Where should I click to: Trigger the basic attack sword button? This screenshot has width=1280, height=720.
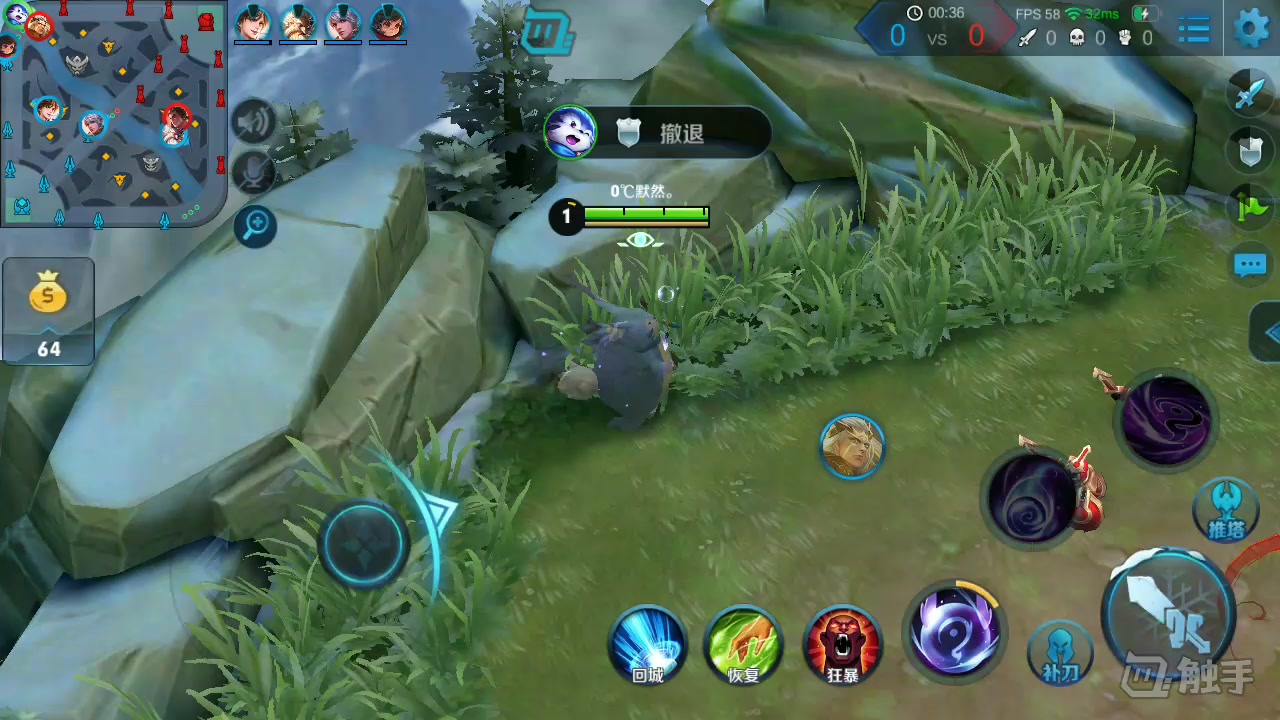pyautogui.click(x=1168, y=612)
